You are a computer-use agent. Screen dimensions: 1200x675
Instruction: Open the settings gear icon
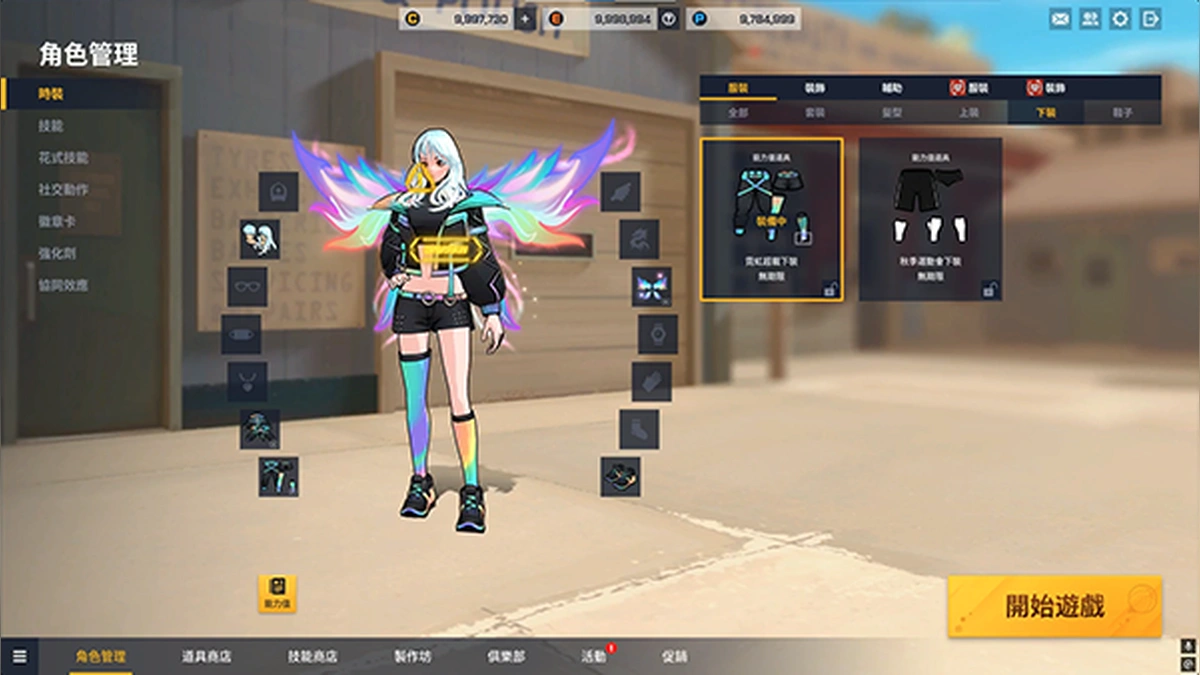[x=1120, y=19]
